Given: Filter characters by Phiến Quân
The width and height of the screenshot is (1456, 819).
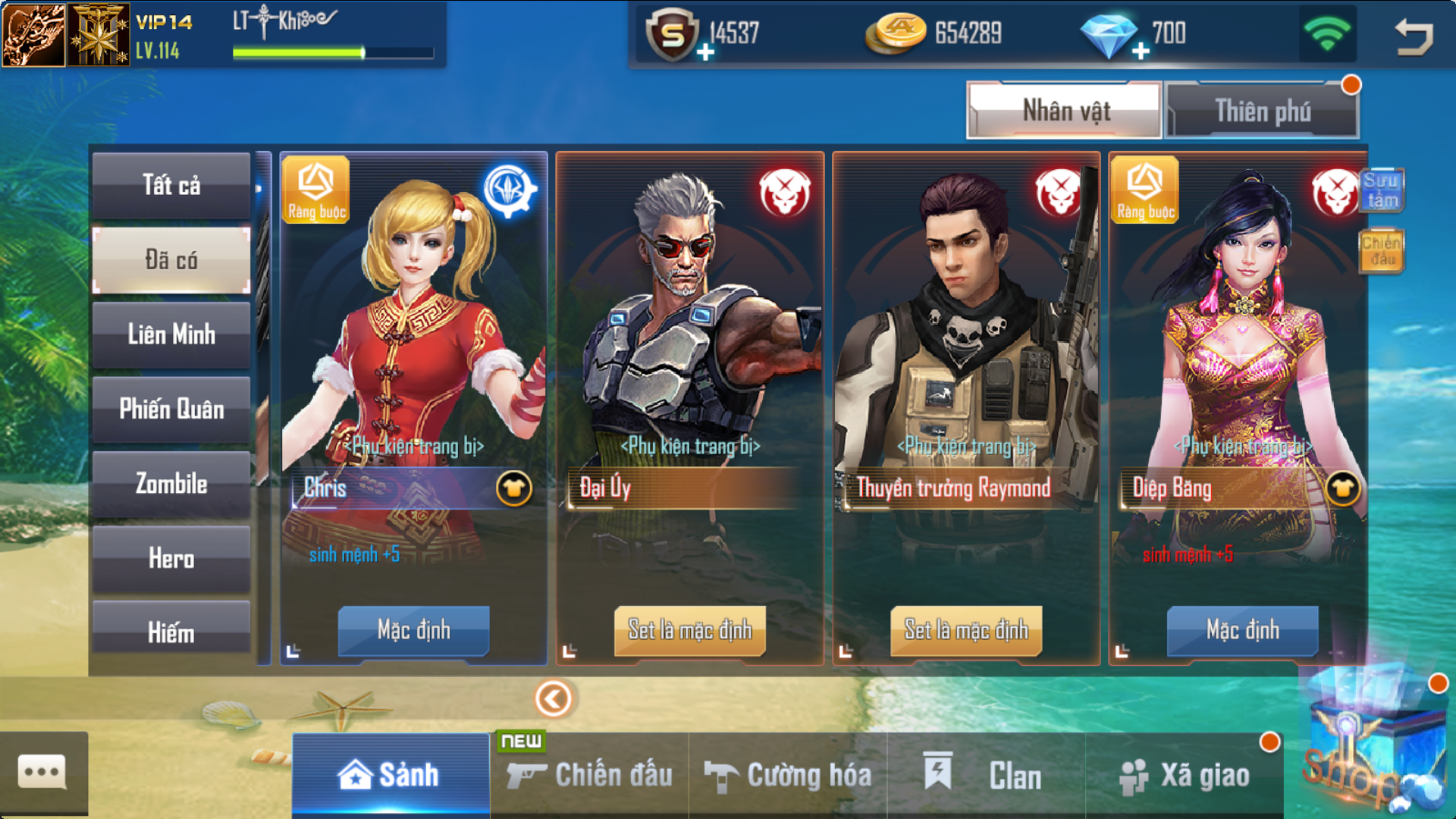Looking at the screenshot, I should tap(171, 409).
